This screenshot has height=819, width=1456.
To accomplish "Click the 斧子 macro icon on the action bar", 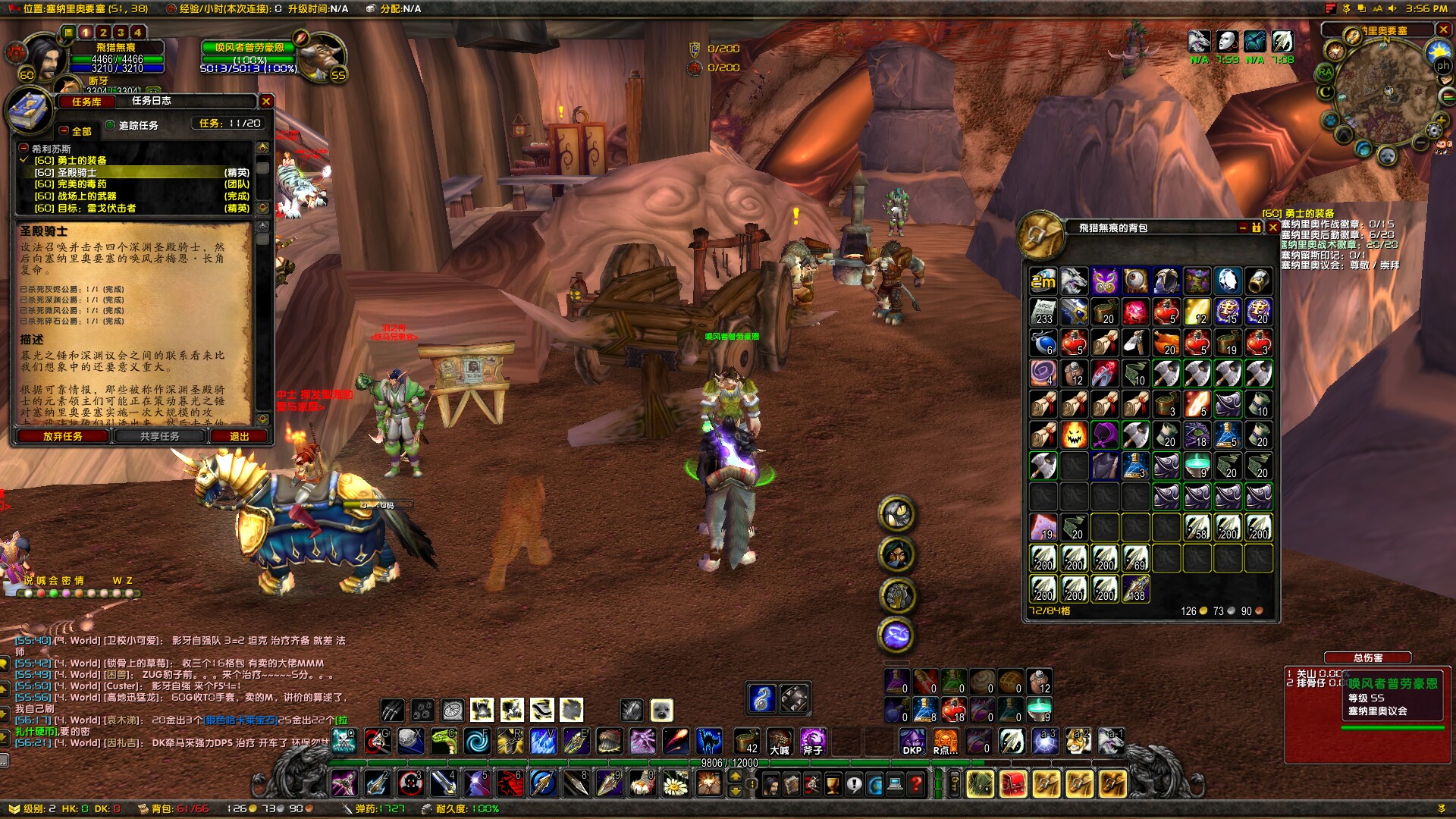I will pyautogui.click(x=813, y=741).
